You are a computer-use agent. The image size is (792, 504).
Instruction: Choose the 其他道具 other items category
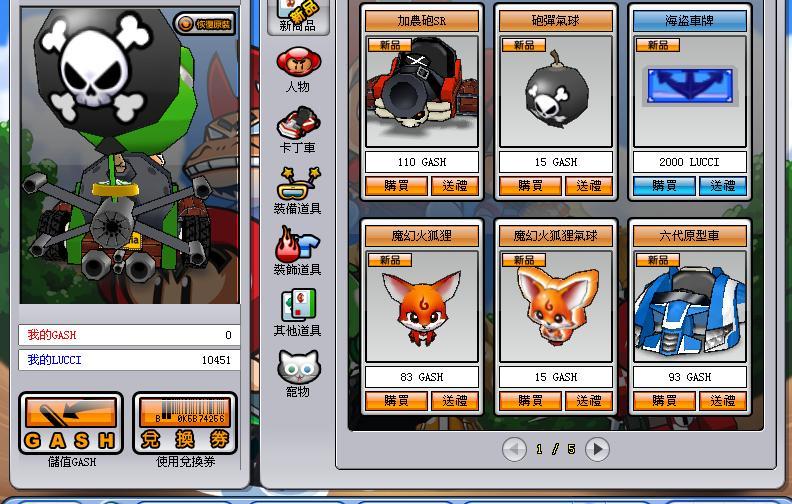click(298, 313)
